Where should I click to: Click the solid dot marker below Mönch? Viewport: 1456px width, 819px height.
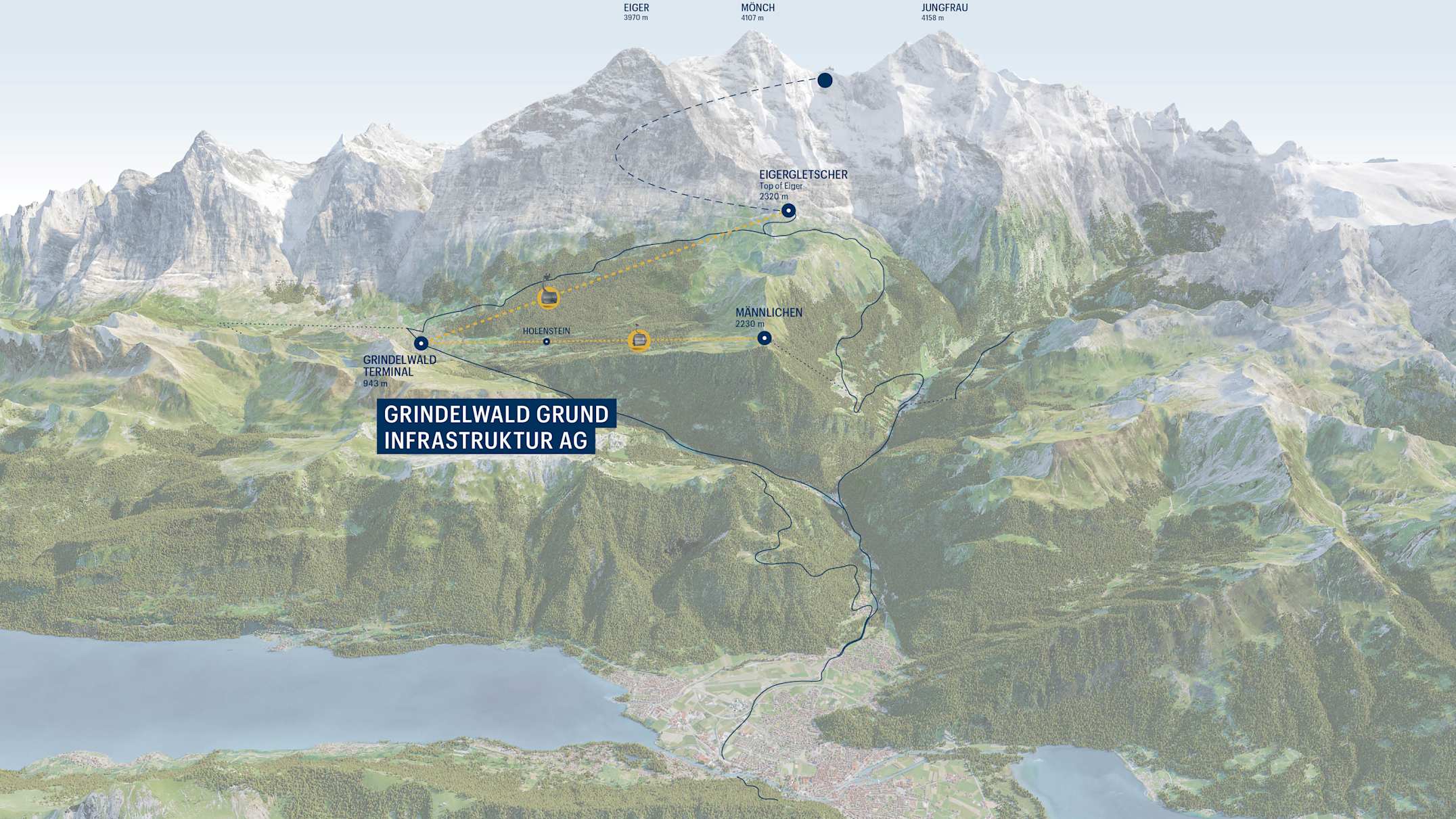[824, 80]
